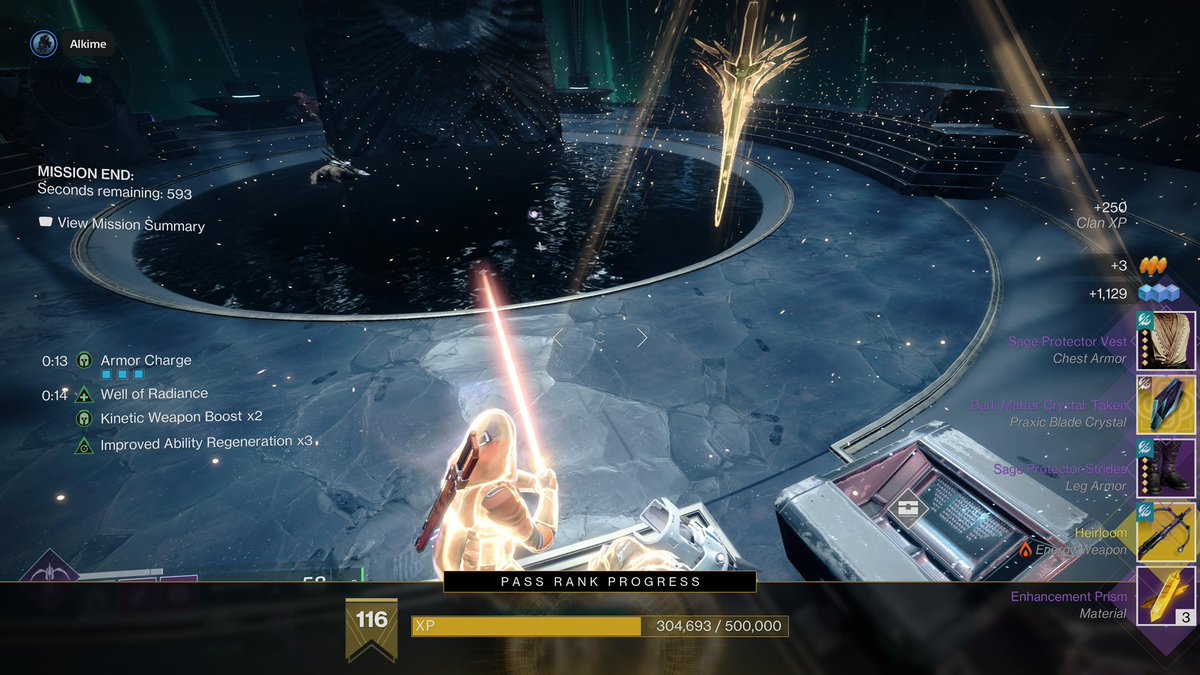Open the Pass Rank Progress banner
Image resolution: width=1200 pixels, height=675 pixels.
(600, 581)
